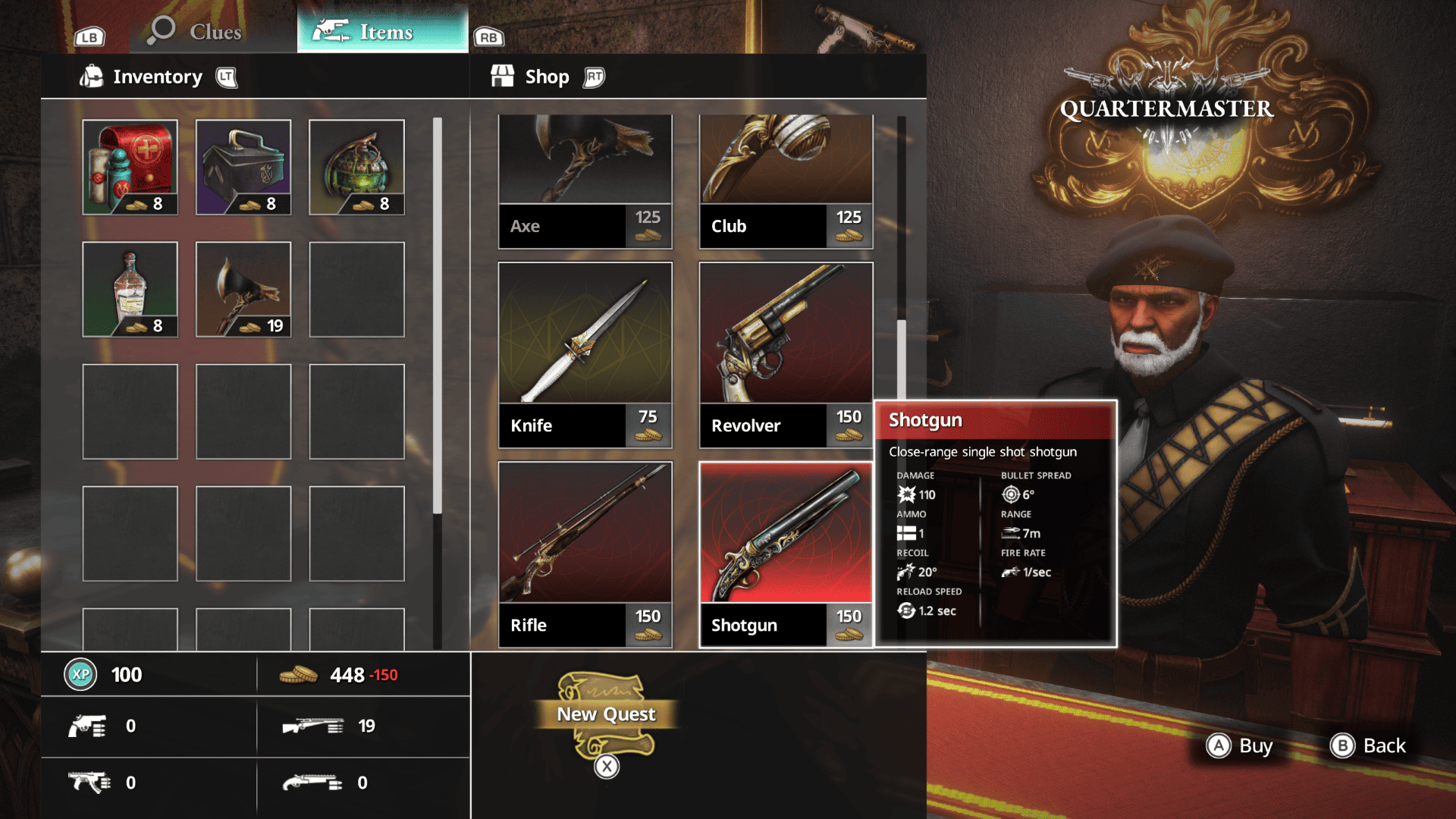The image size is (1456, 819).
Task: Select the axe in the inventory
Action: click(x=243, y=289)
